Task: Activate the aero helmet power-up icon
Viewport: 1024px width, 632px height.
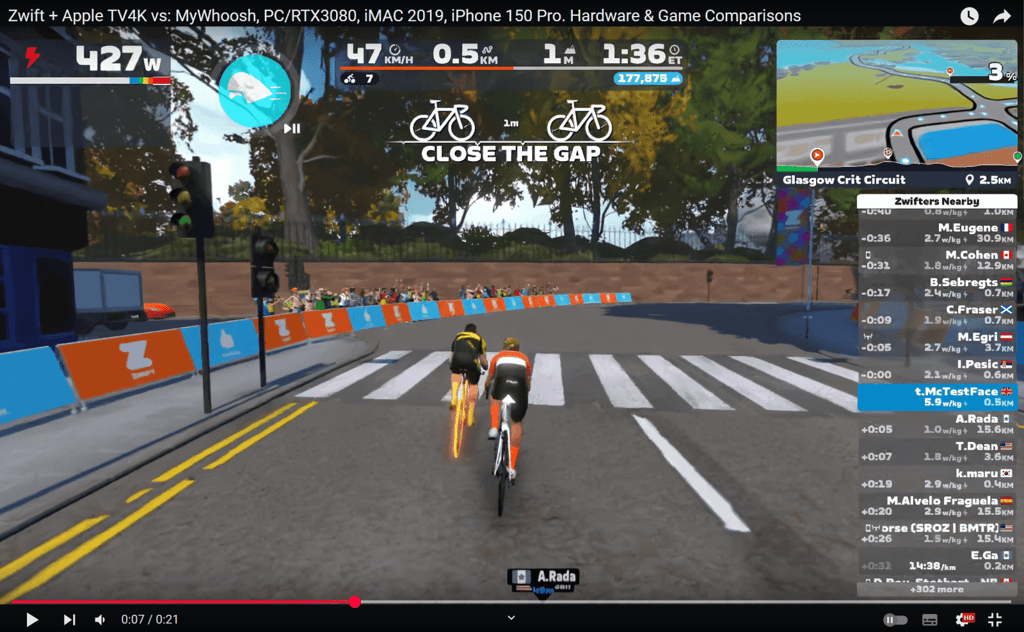Action: [254, 90]
